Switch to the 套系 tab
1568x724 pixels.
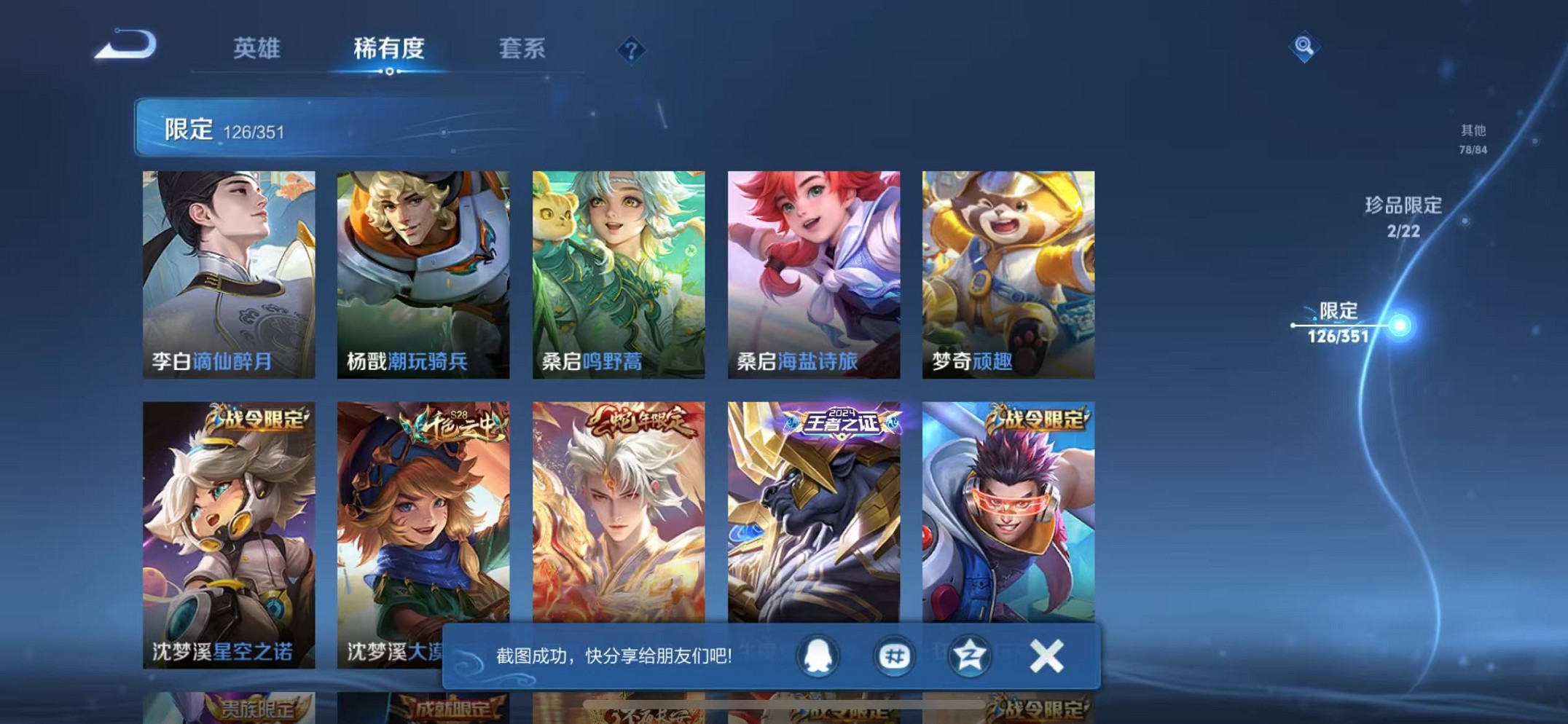click(521, 50)
